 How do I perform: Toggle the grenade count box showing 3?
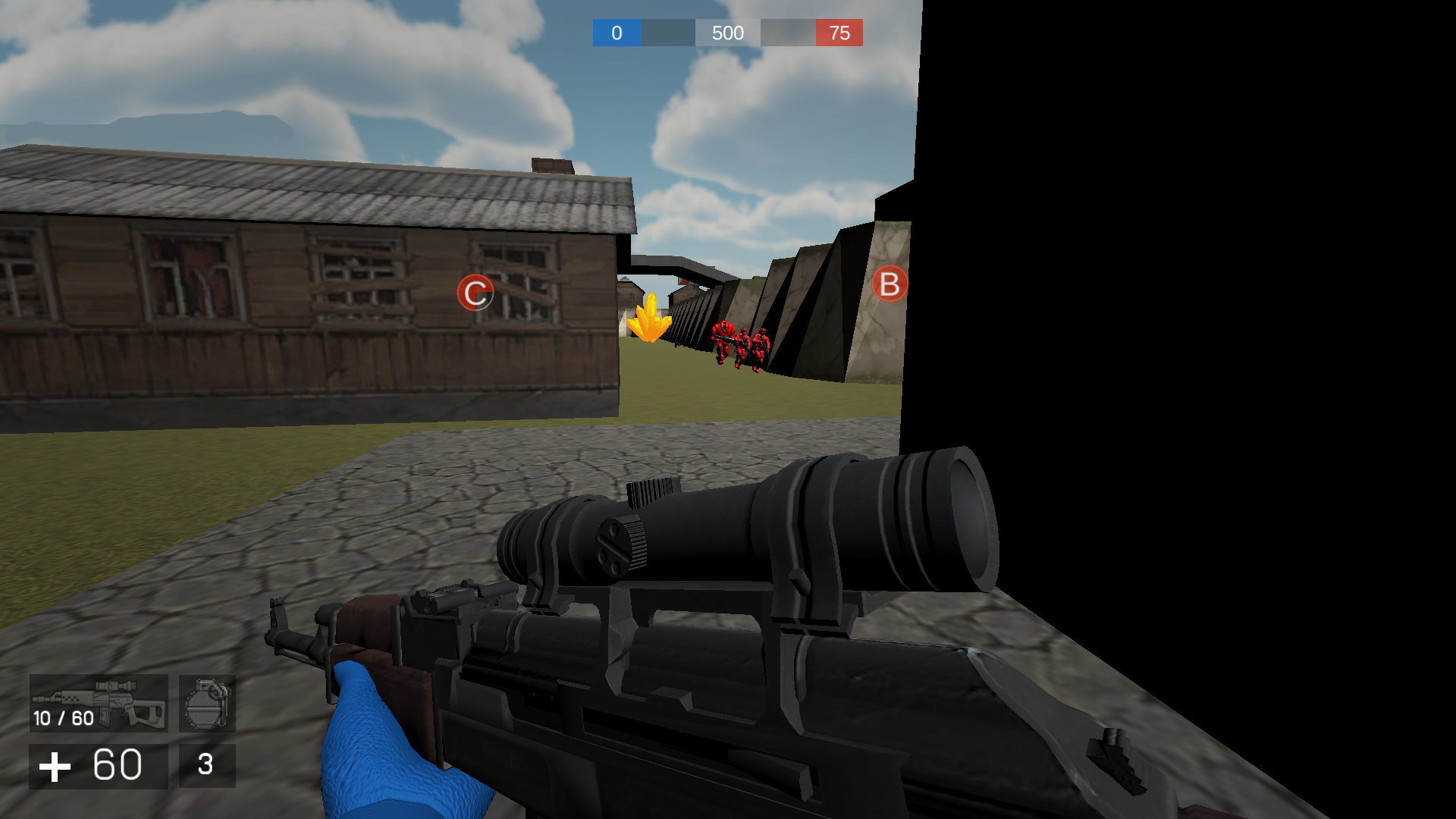(x=207, y=766)
